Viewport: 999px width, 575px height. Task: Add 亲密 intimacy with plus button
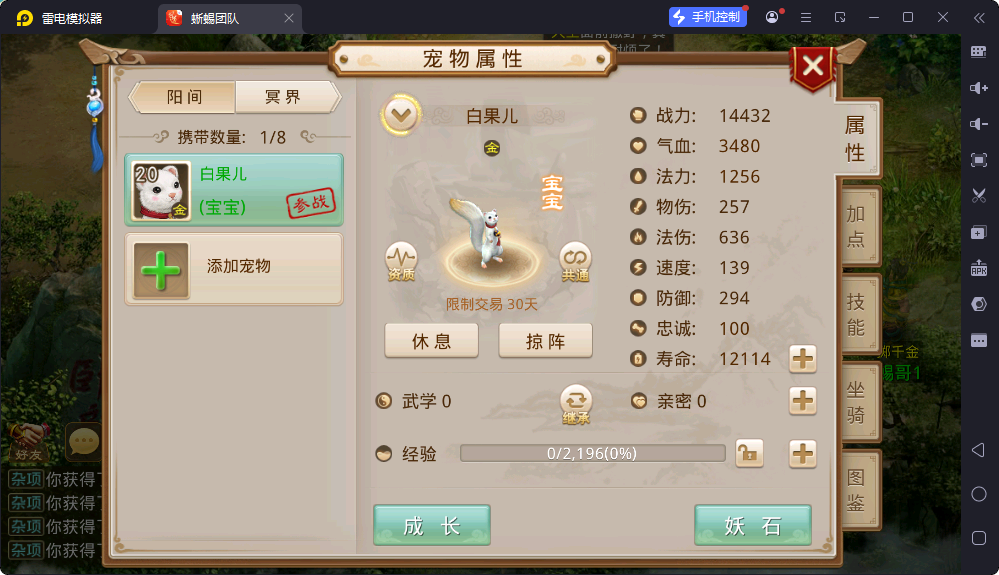[803, 401]
